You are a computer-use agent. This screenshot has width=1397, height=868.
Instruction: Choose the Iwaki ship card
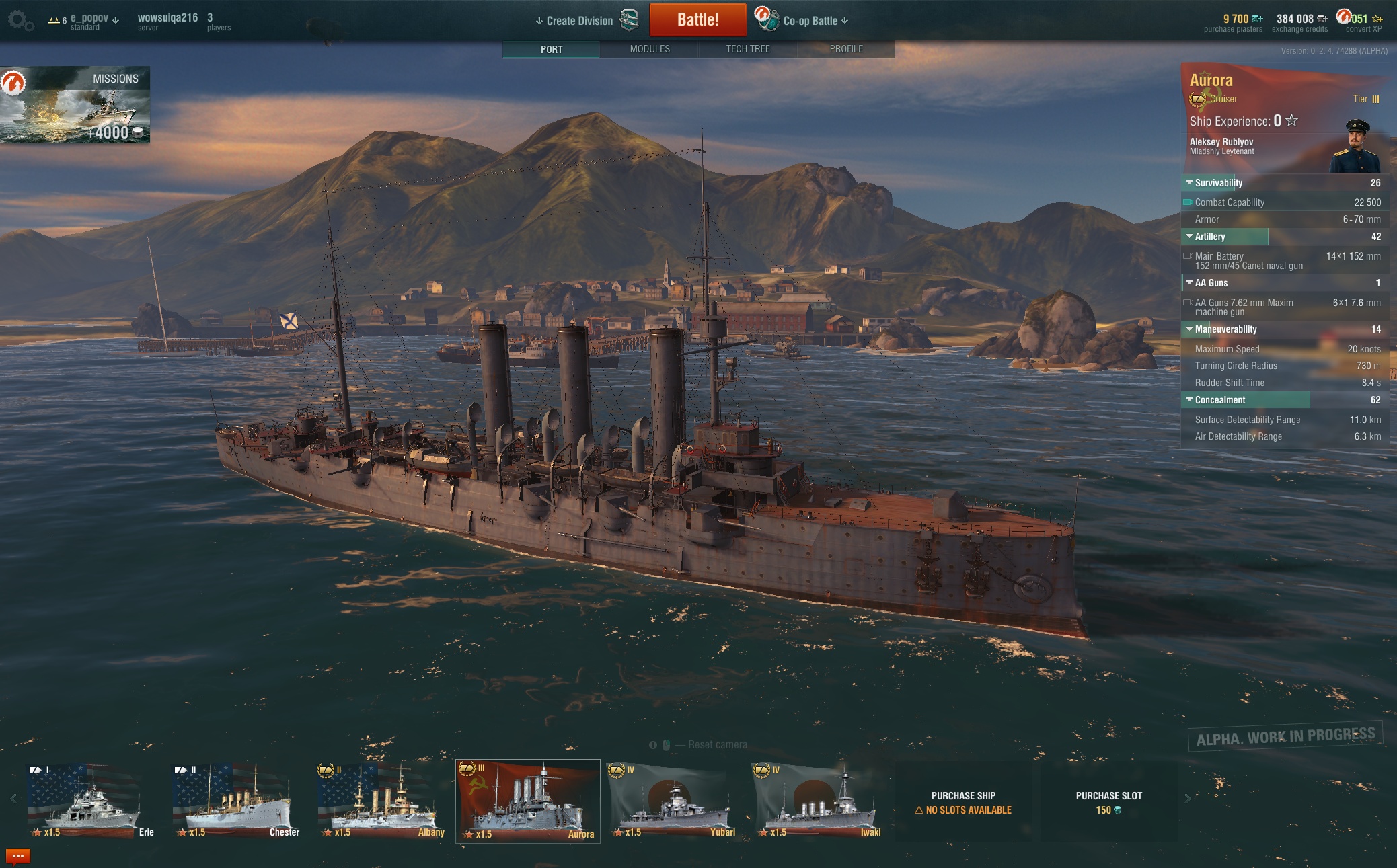[x=817, y=801]
